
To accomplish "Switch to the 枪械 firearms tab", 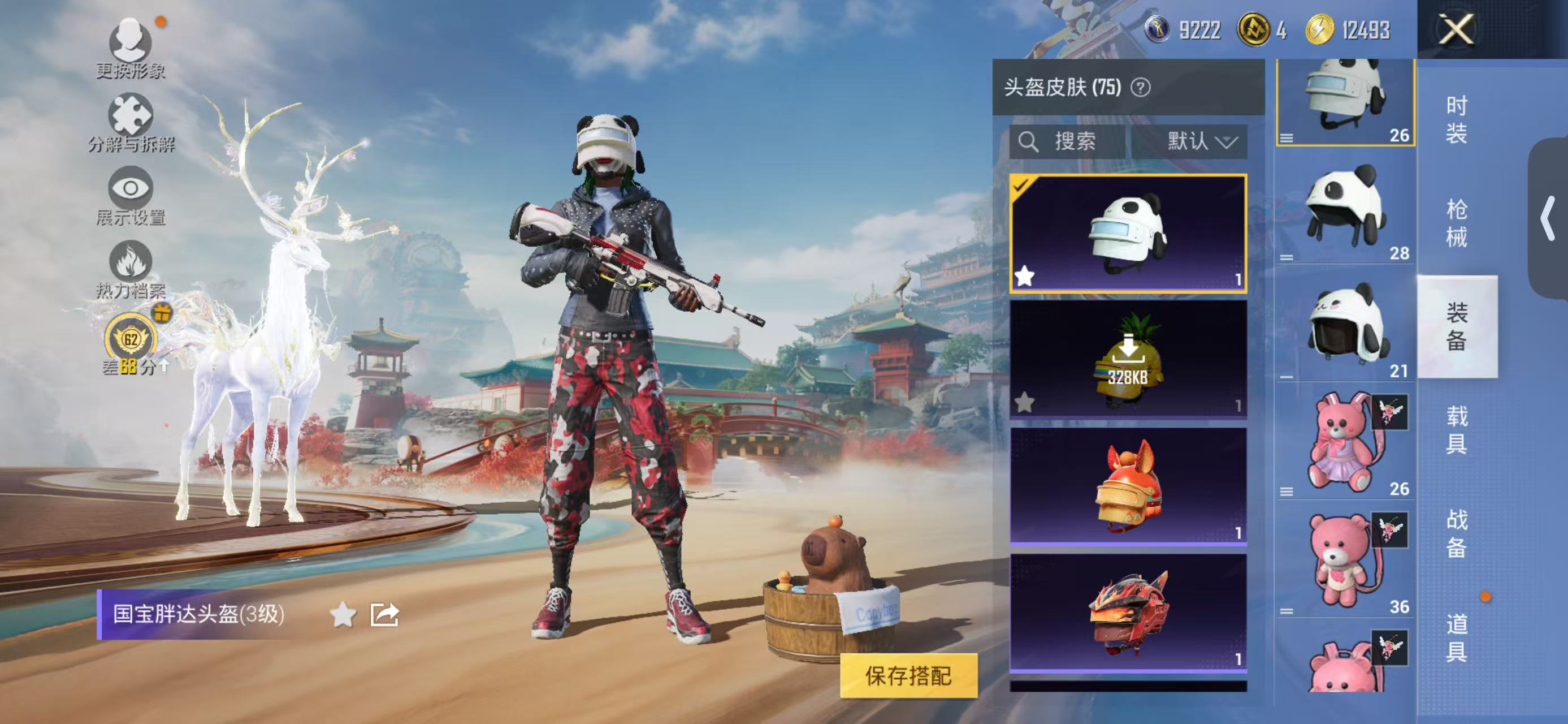I will 1456,223.
